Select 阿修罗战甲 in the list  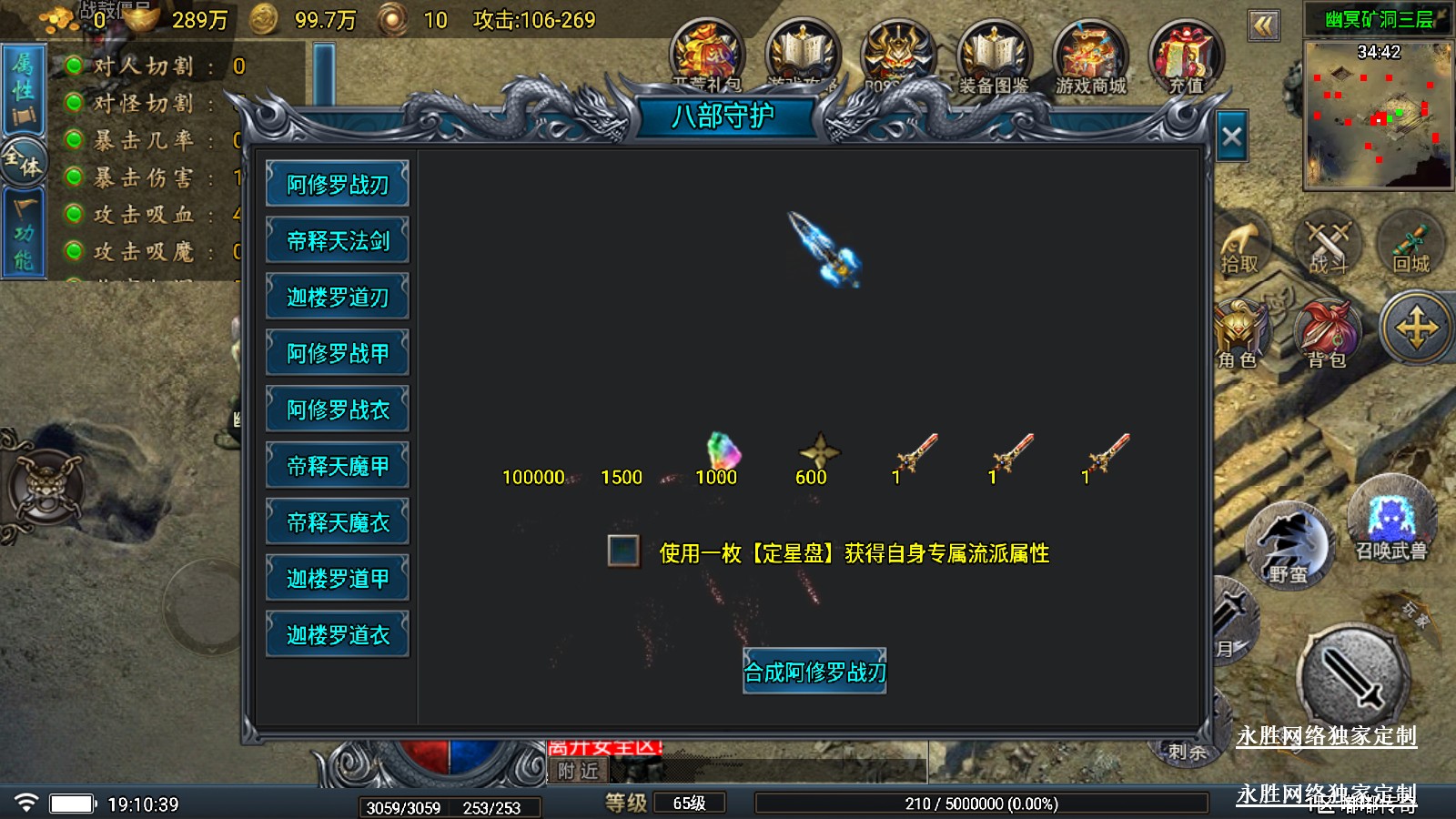tap(338, 353)
